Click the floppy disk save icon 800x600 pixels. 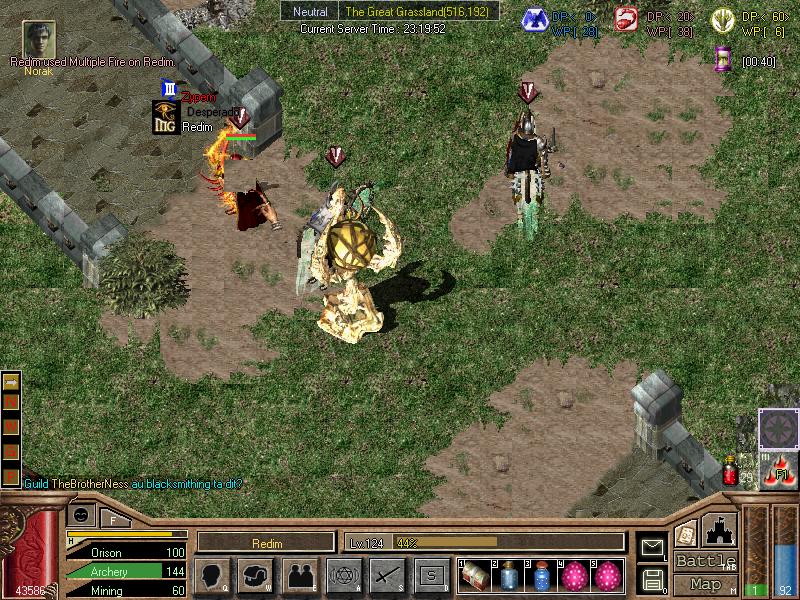click(x=653, y=578)
